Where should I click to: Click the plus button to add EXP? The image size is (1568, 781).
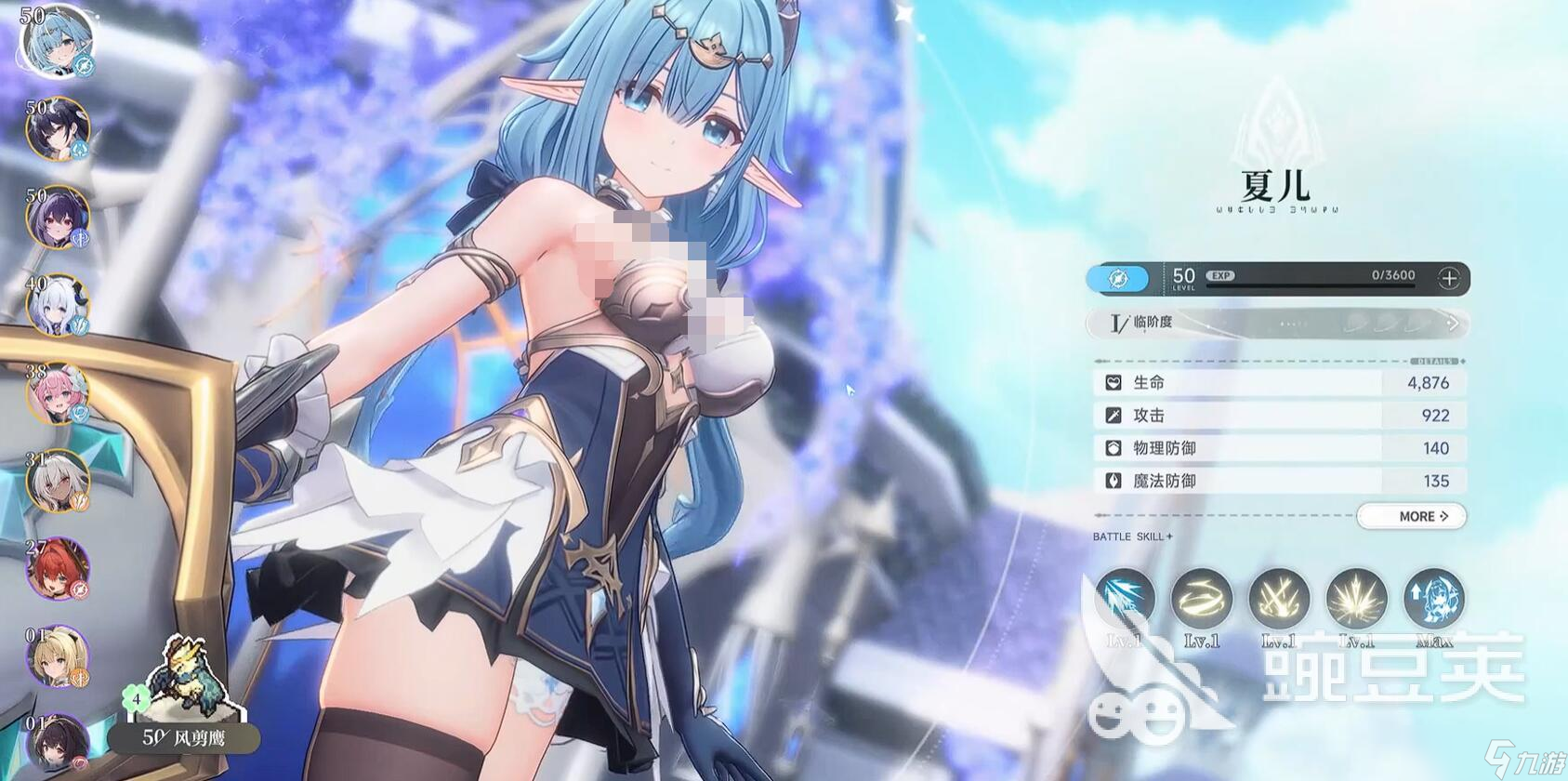click(x=1448, y=278)
